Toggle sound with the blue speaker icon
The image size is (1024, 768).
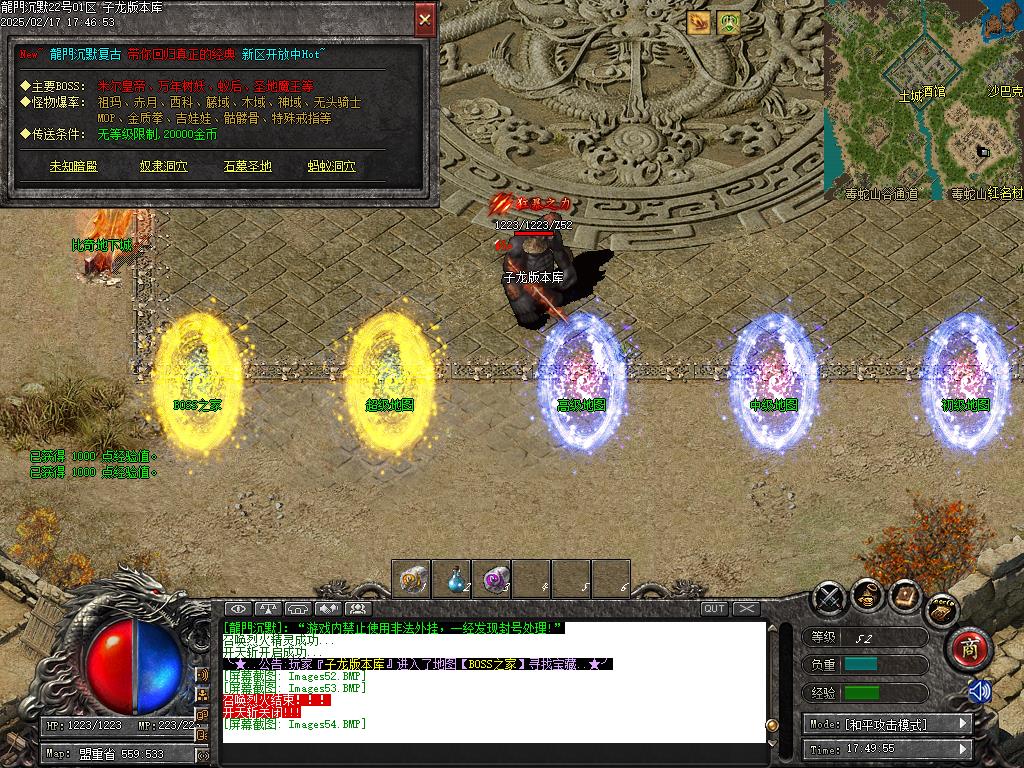pos(979,691)
